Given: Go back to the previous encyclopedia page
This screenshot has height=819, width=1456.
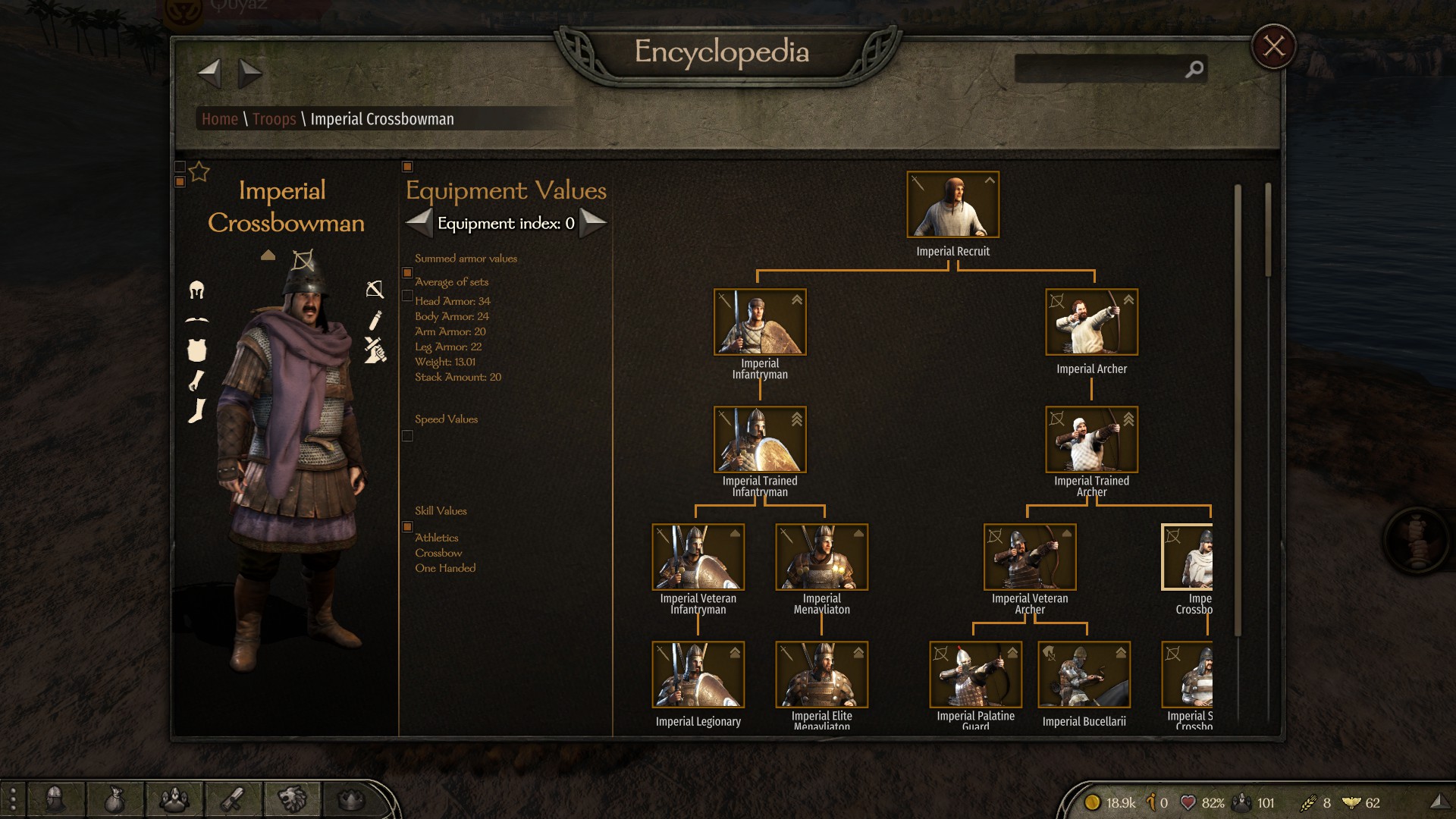Looking at the screenshot, I should pyautogui.click(x=209, y=74).
